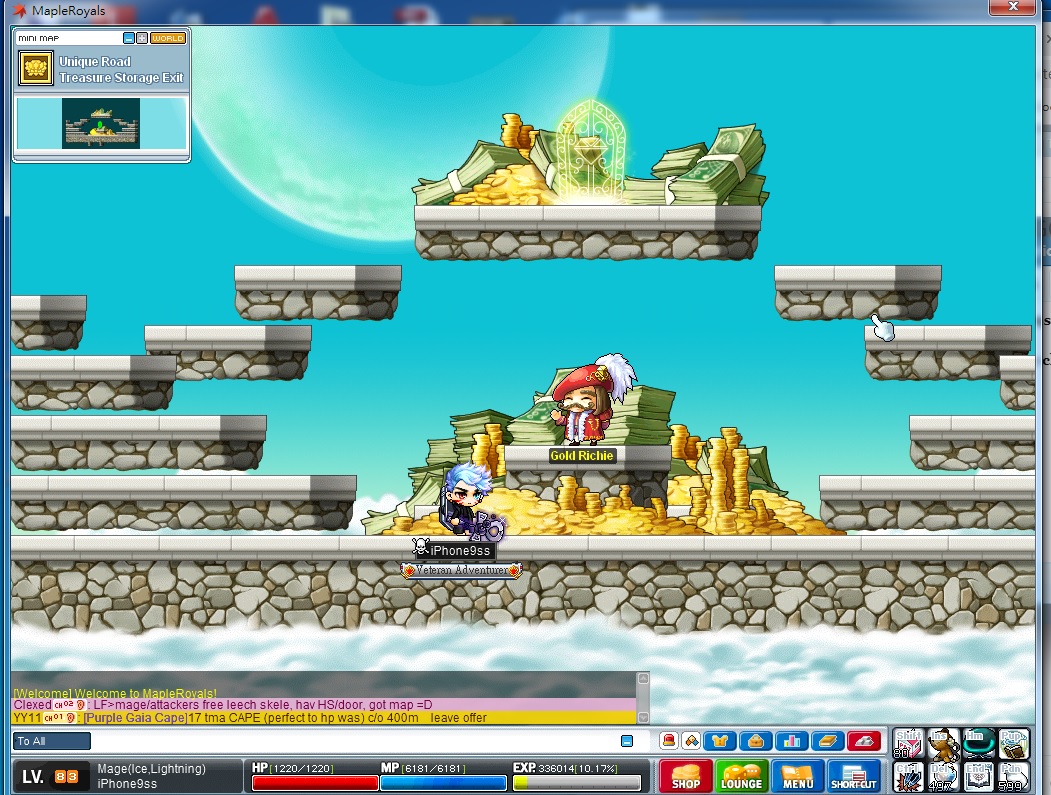Open the stats bar-chart icon button

click(793, 741)
